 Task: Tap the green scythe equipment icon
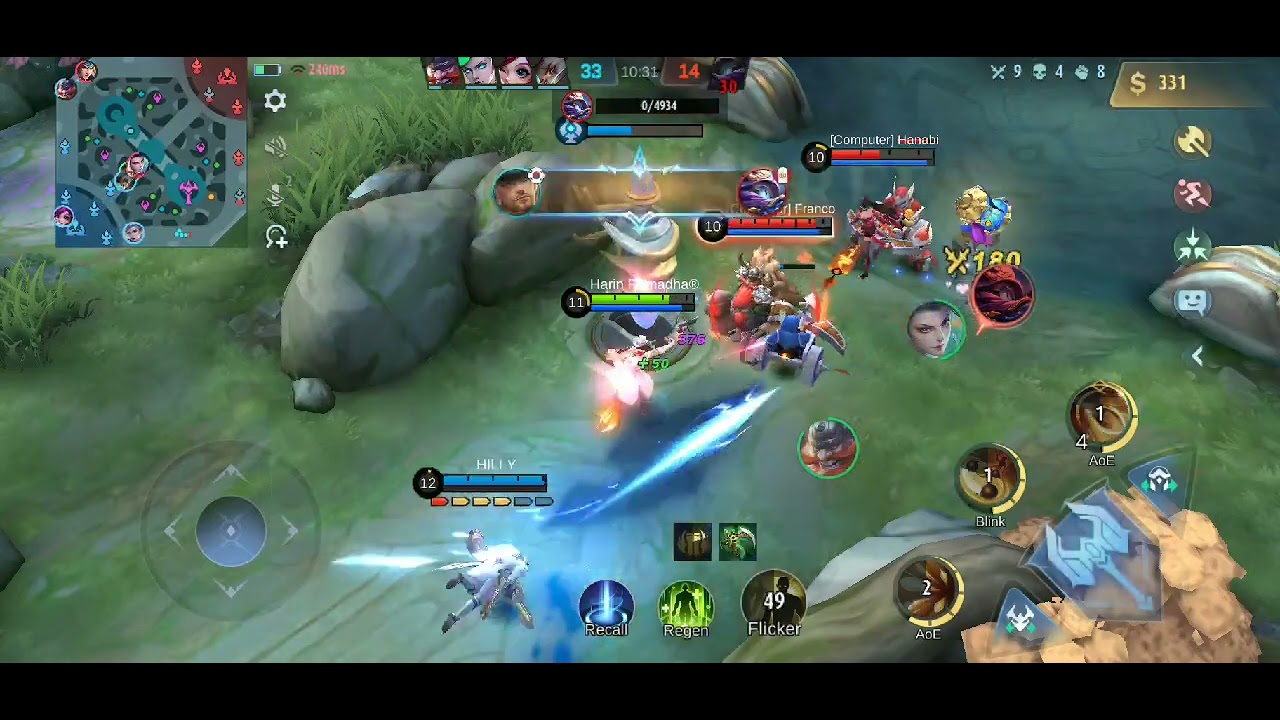(738, 541)
